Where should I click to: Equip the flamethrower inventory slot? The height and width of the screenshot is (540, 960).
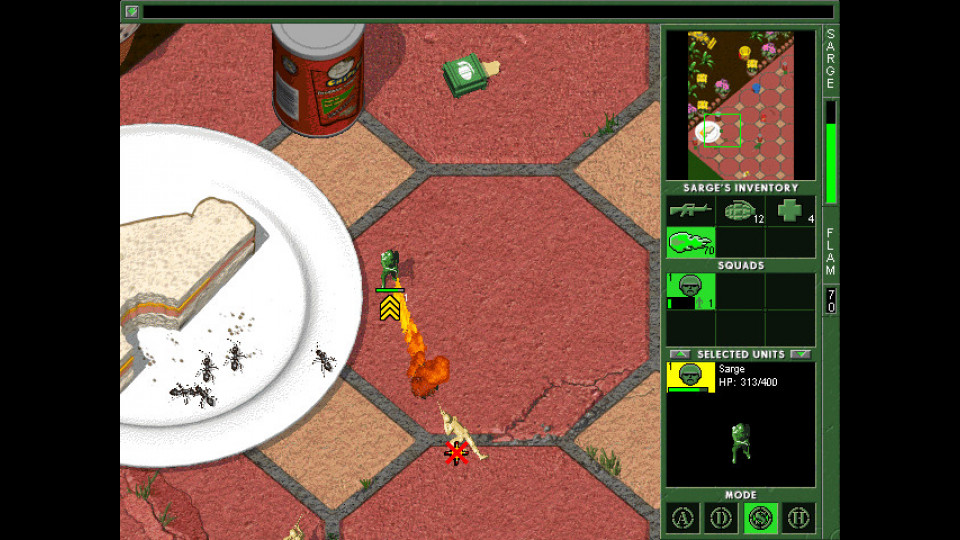click(x=691, y=242)
